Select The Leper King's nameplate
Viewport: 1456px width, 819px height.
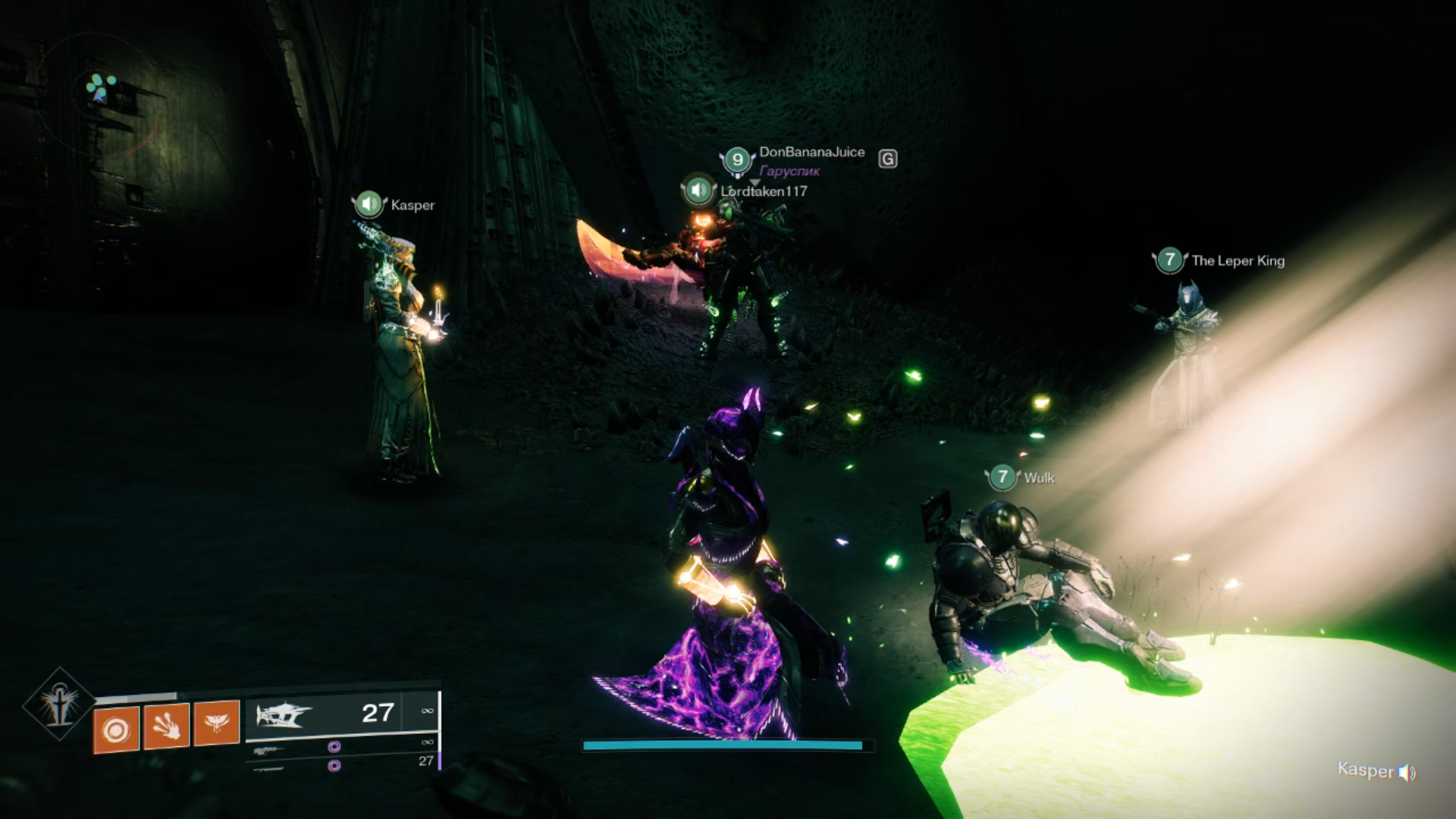click(x=1237, y=261)
